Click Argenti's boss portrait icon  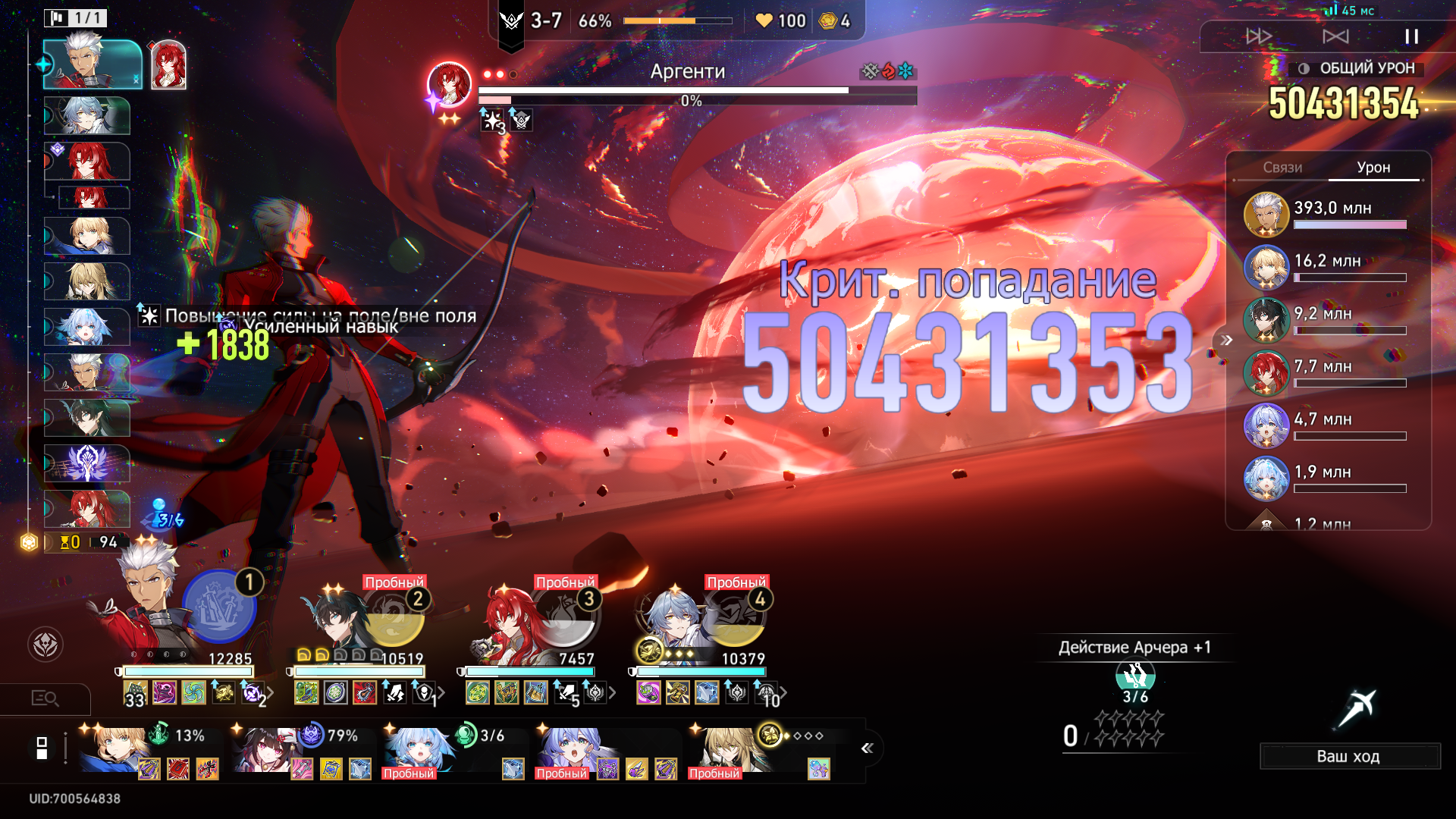pyautogui.click(x=449, y=83)
